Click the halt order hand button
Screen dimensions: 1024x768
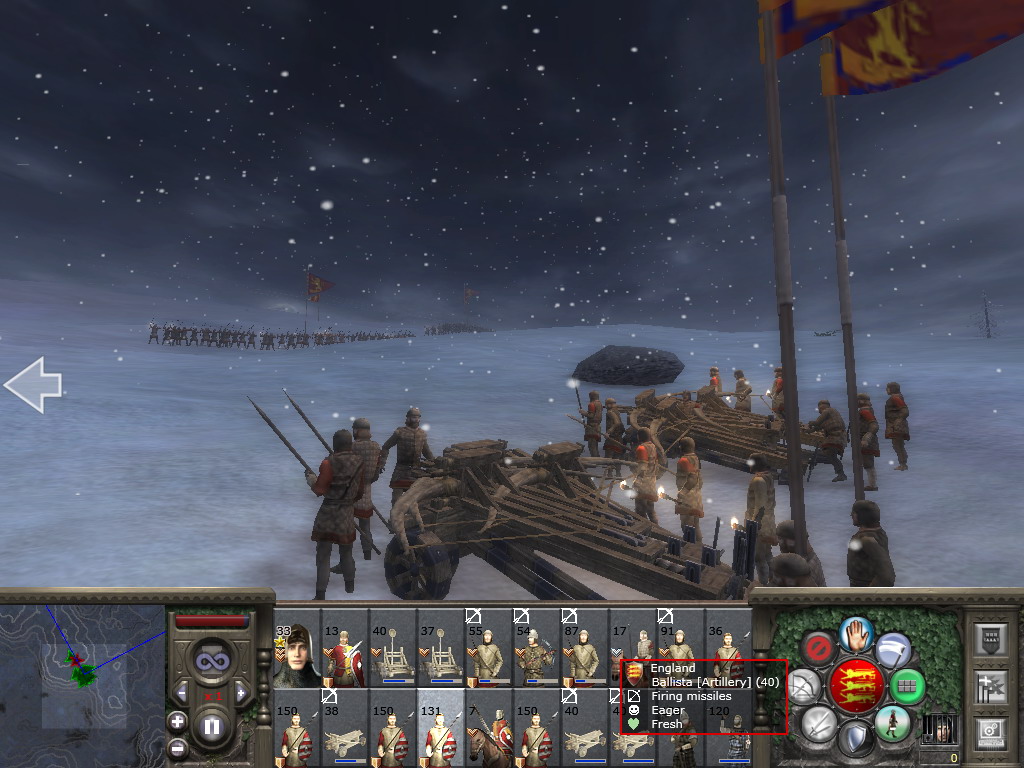(x=857, y=633)
